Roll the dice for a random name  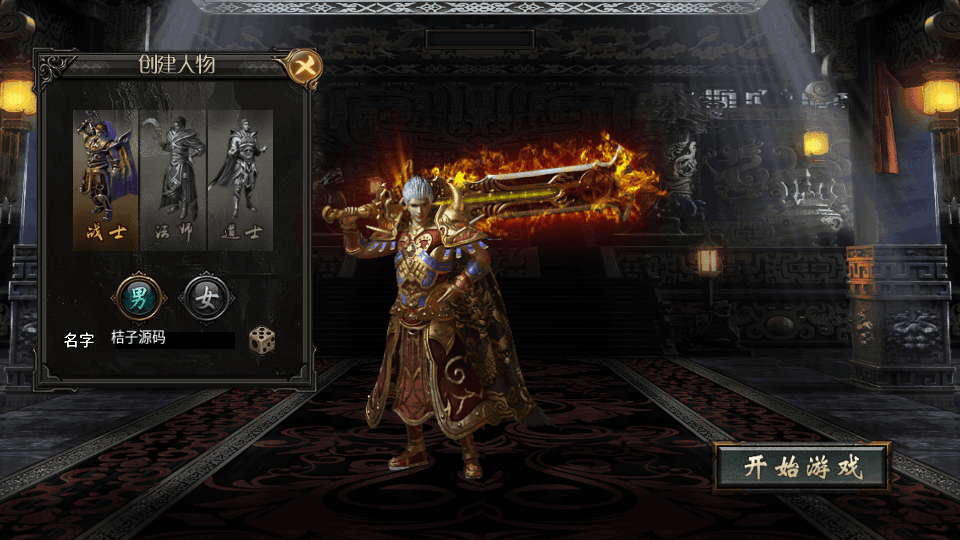[x=262, y=340]
